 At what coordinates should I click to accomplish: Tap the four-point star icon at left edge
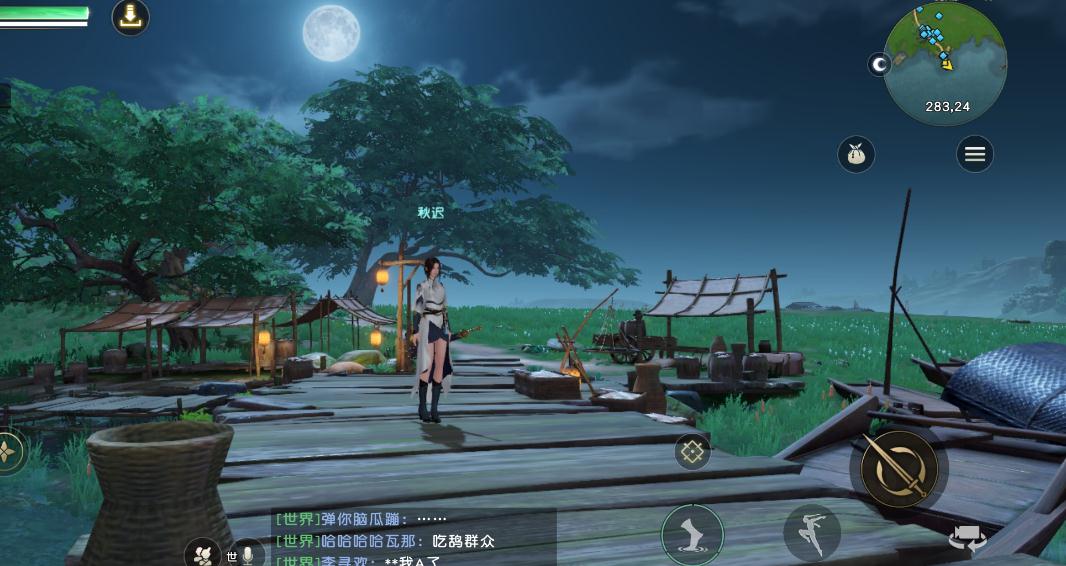pyautogui.click(x=9, y=452)
